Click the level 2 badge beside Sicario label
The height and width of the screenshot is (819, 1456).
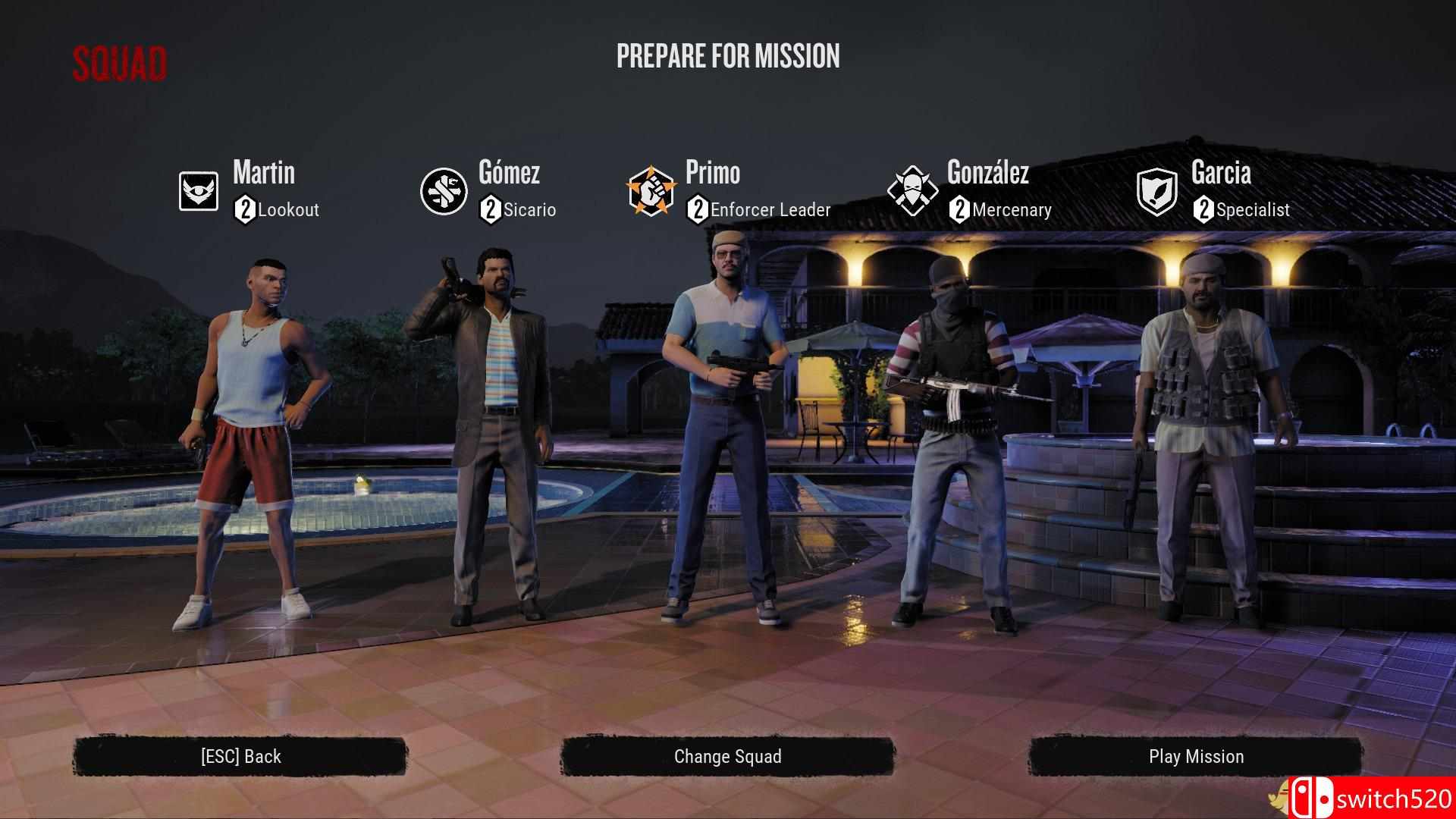pyautogui.click(x=490, y=210)
